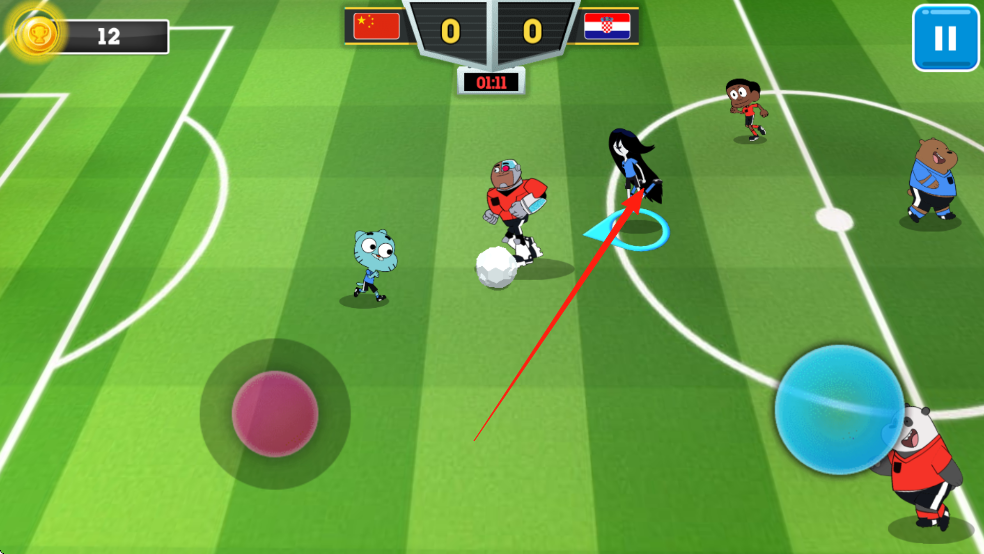The image size is (984, 554).
Task: Tap the pink virtual joystick knob
Action: click(x=275, y=413)
